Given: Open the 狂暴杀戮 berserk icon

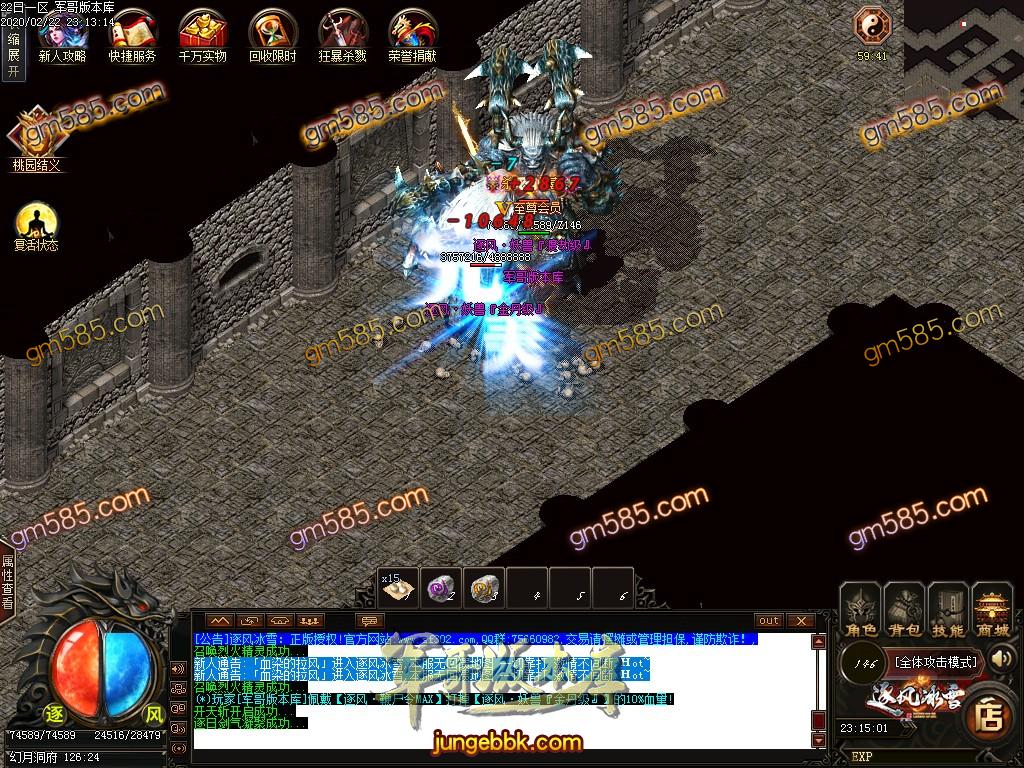Looking at the screenshot, I should point(342,35).
